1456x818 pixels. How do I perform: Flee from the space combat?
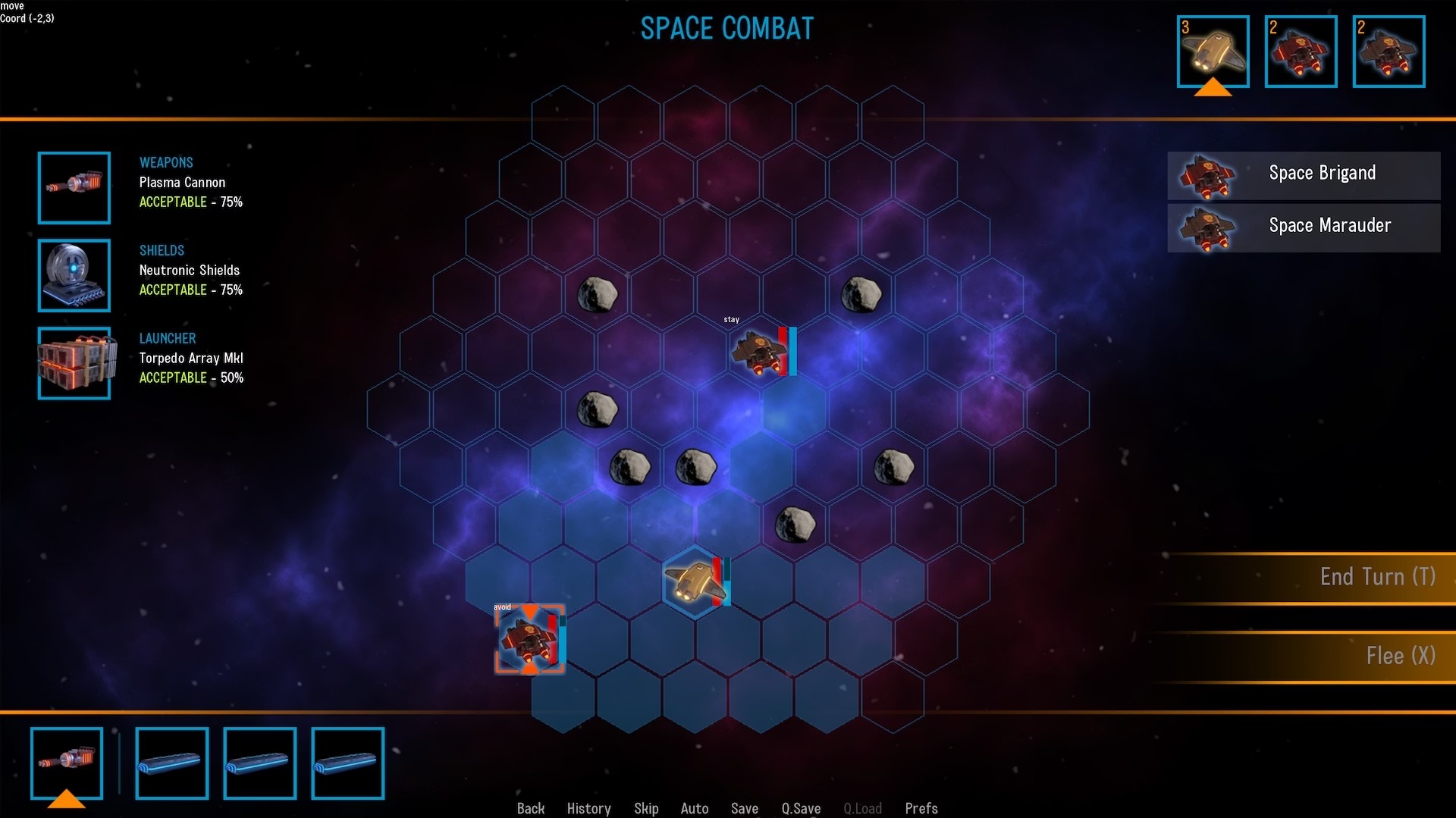(x=1399, y=656)
